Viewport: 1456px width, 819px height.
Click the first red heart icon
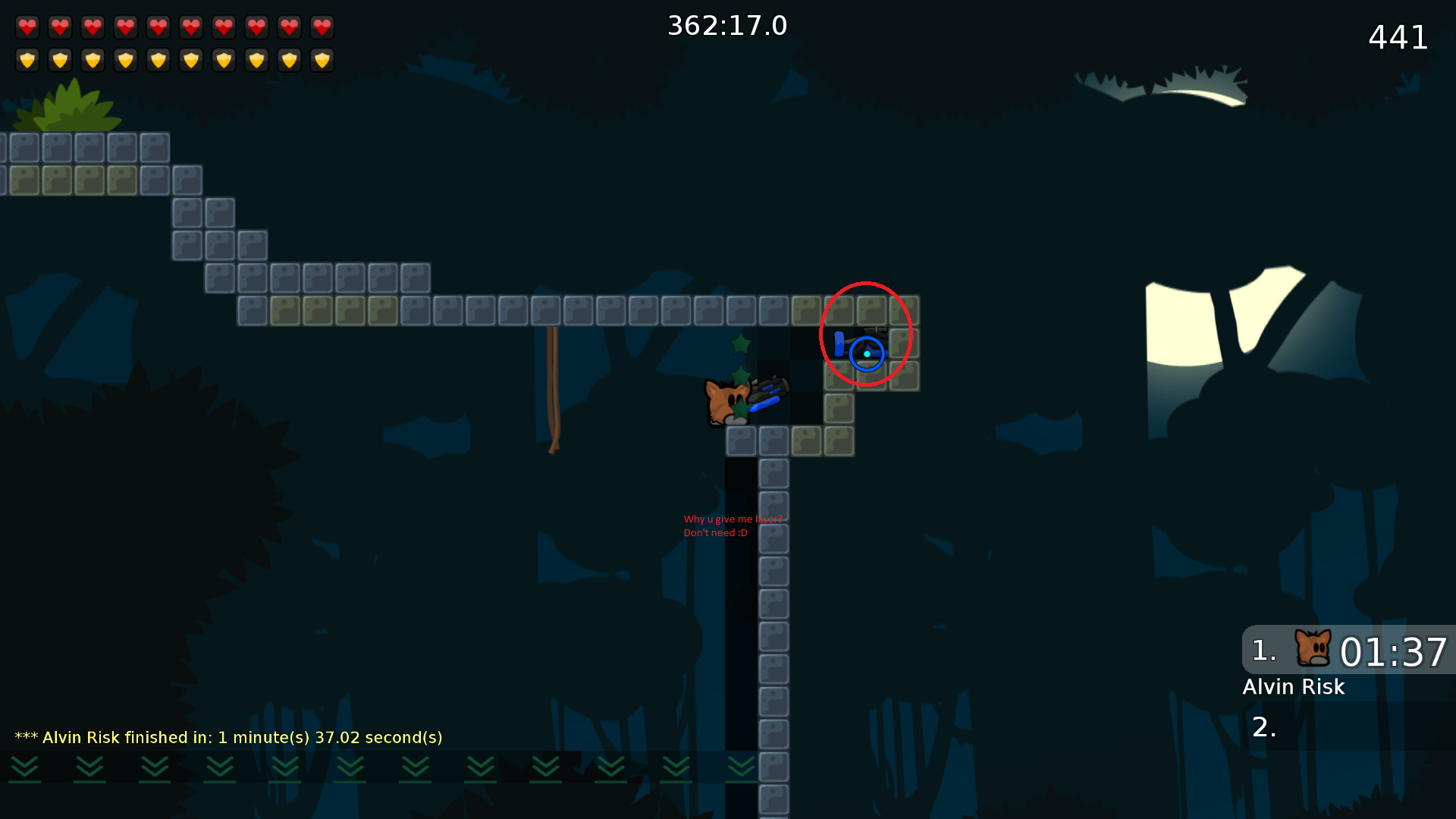(27, 27)
